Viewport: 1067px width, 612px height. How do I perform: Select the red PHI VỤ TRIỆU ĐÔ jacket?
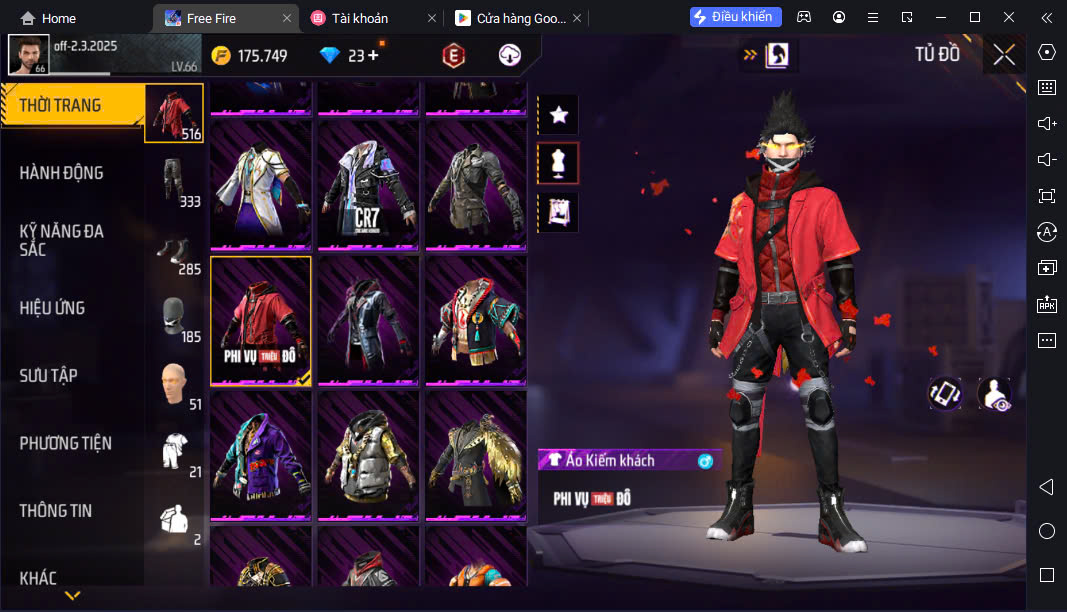[261, 320]
